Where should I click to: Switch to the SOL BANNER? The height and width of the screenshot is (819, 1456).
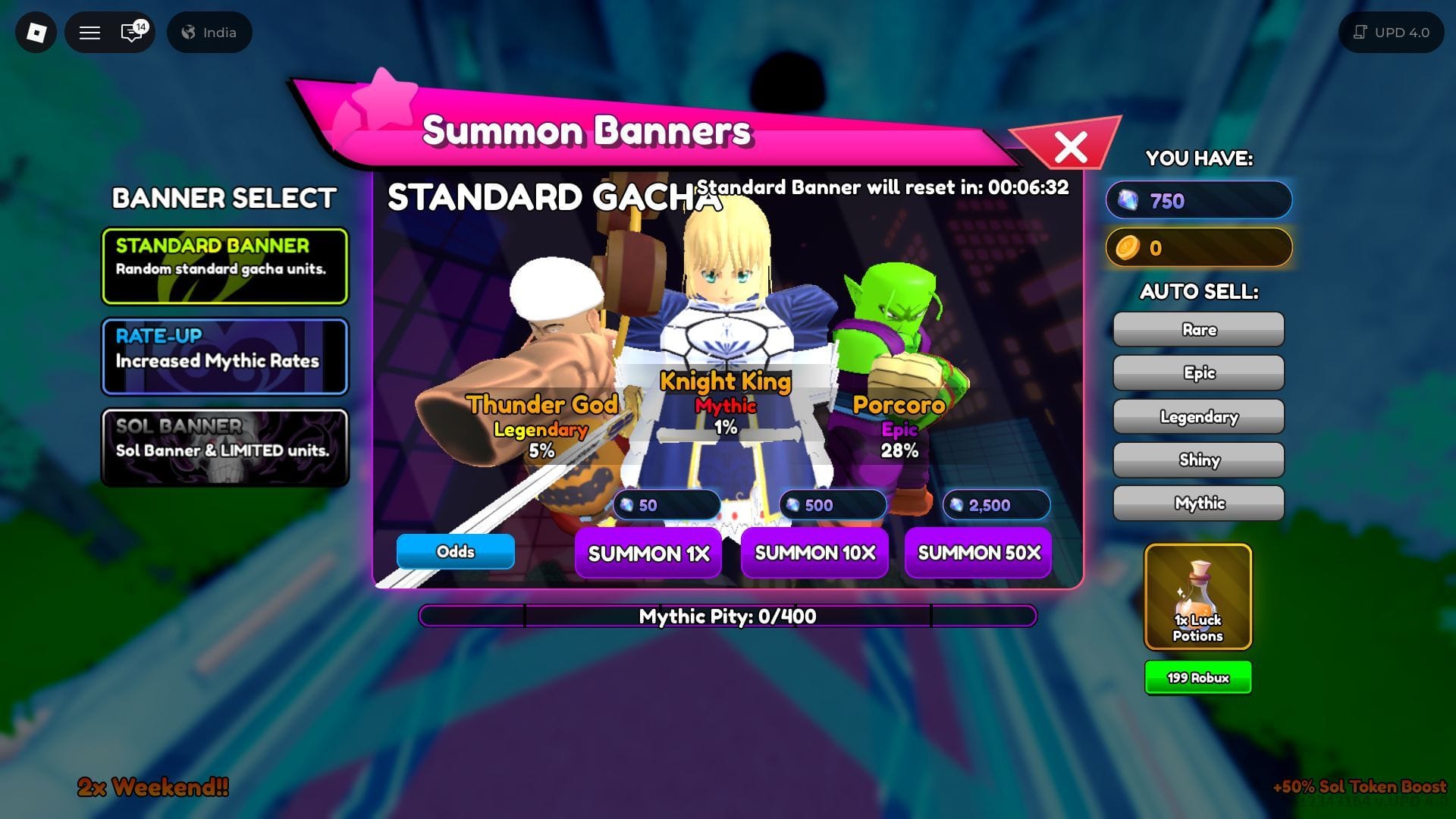[224, 448]
